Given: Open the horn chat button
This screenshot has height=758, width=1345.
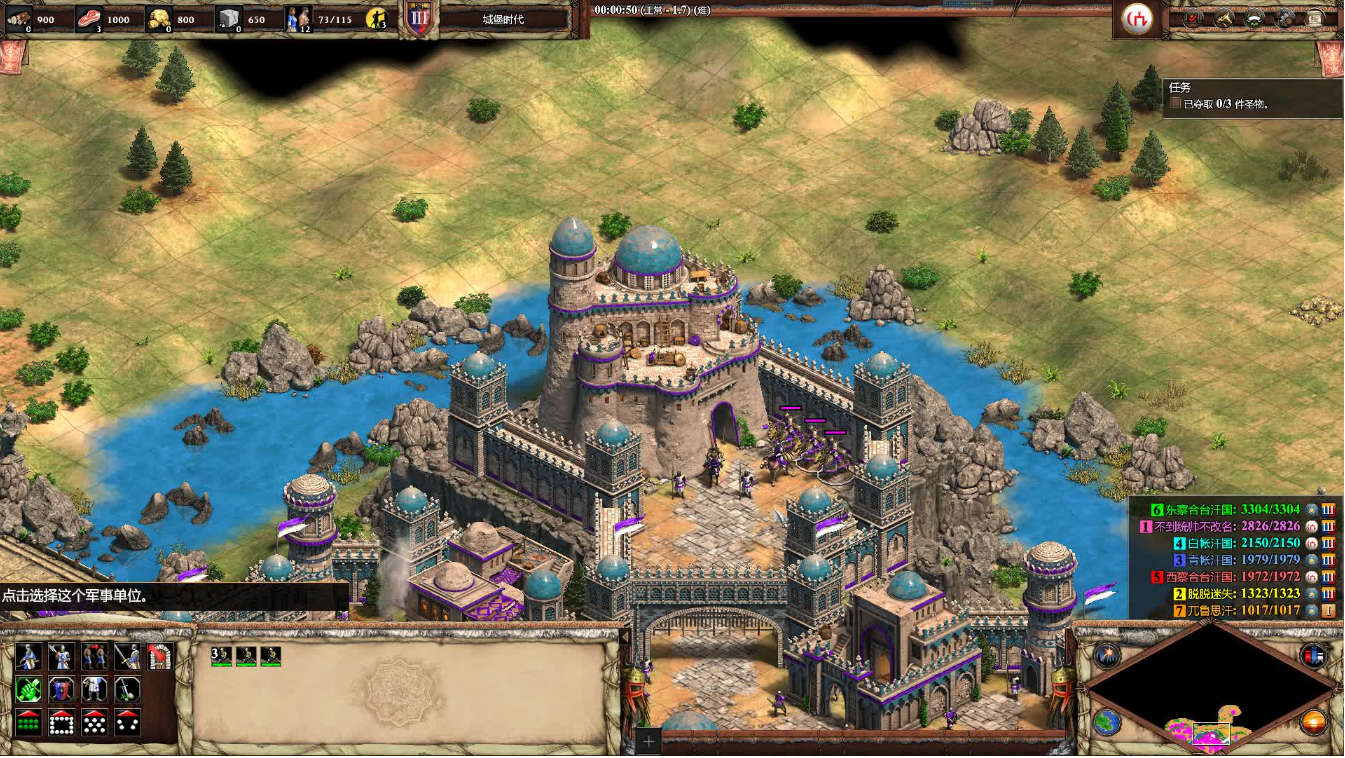Looking at the screenshot, I should [1224, 18].
